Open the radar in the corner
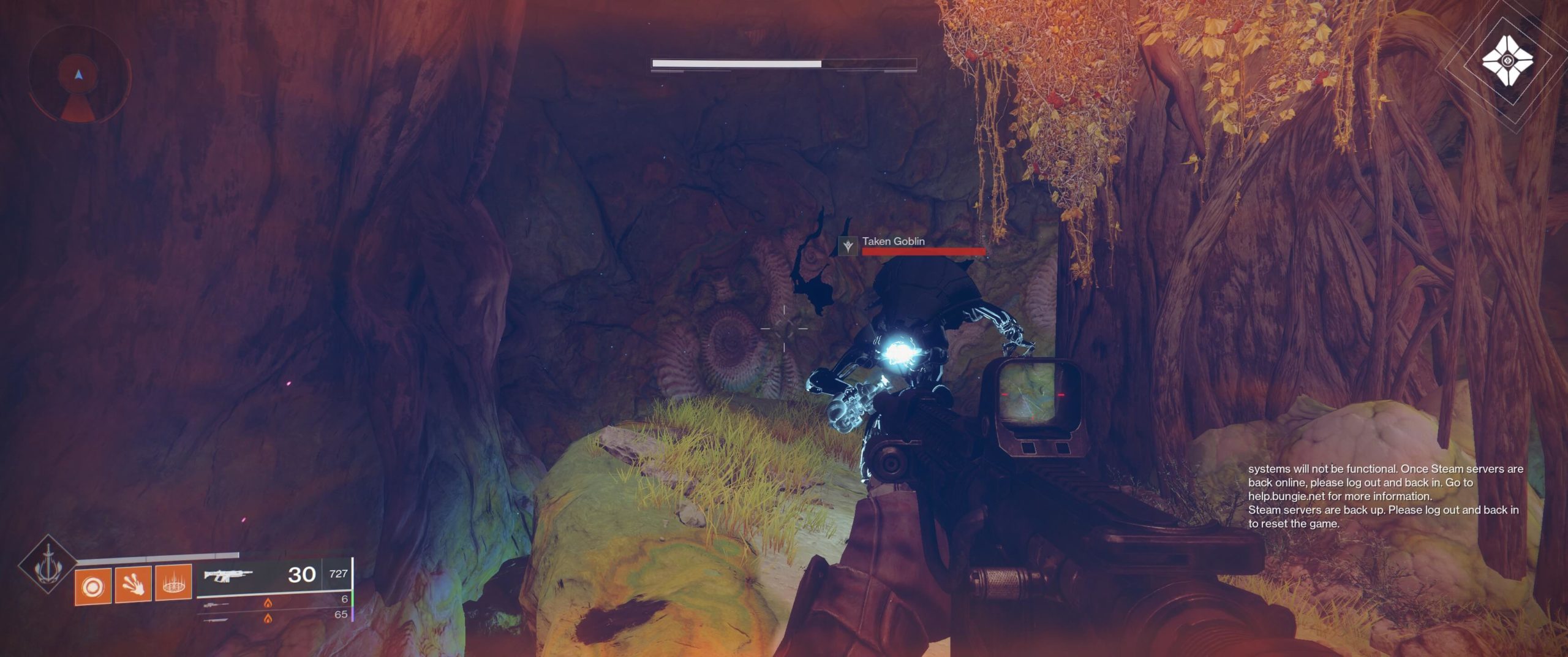Viewport: 1568px width, 657px height. tap(78, 75)
